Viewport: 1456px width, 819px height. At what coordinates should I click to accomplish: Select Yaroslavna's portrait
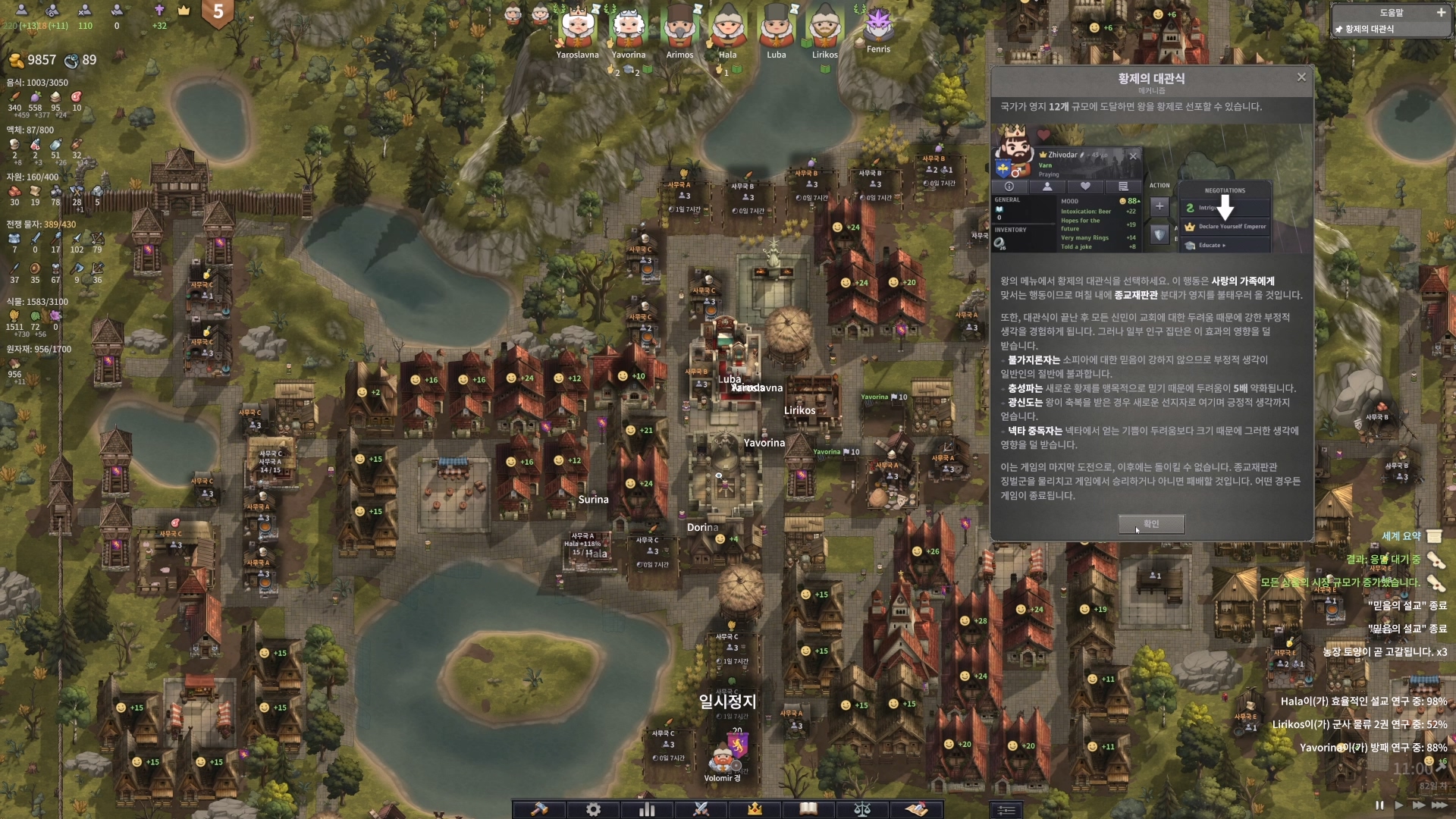click(578, 27)
